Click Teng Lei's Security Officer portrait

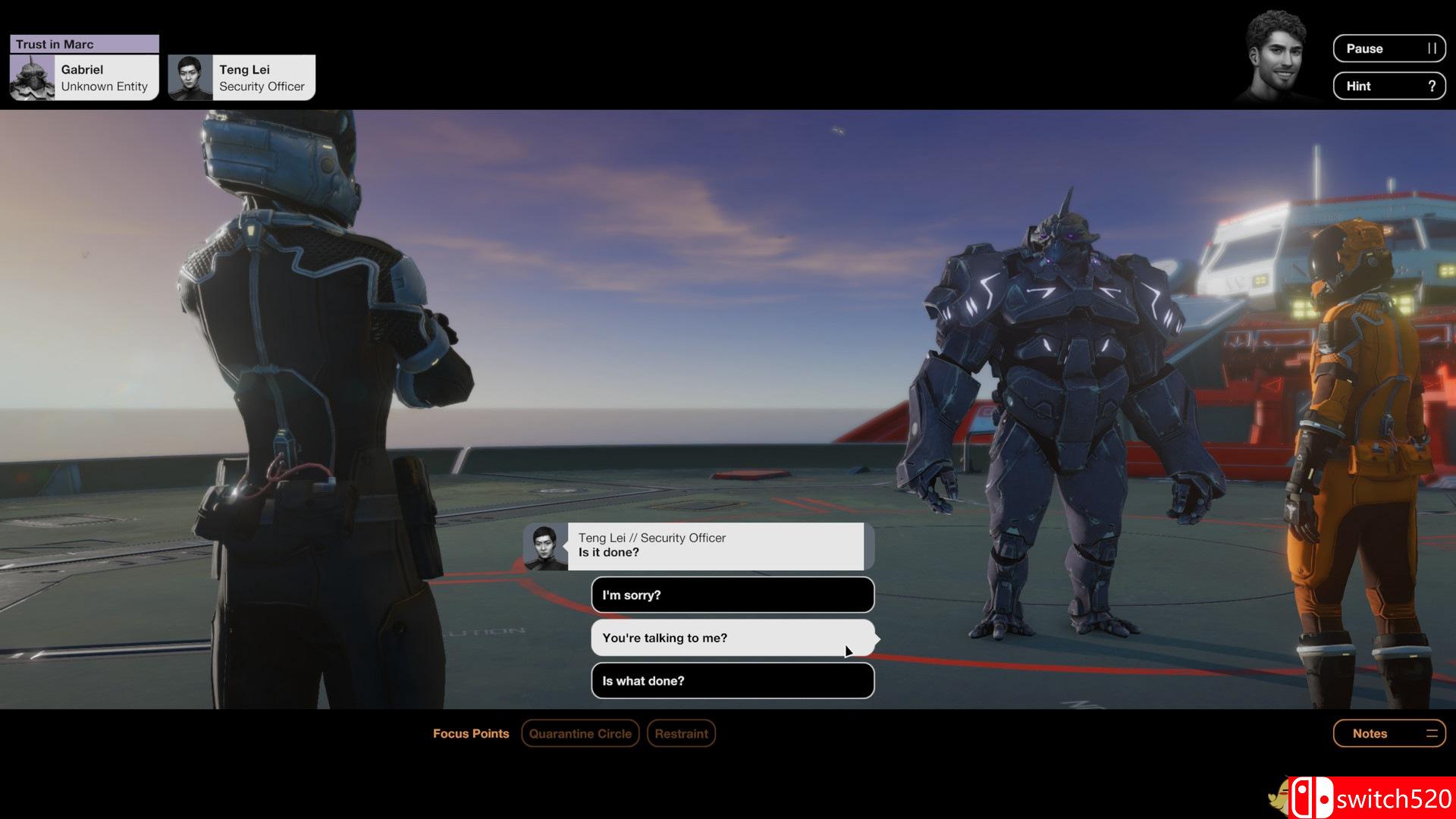point(192,77)
